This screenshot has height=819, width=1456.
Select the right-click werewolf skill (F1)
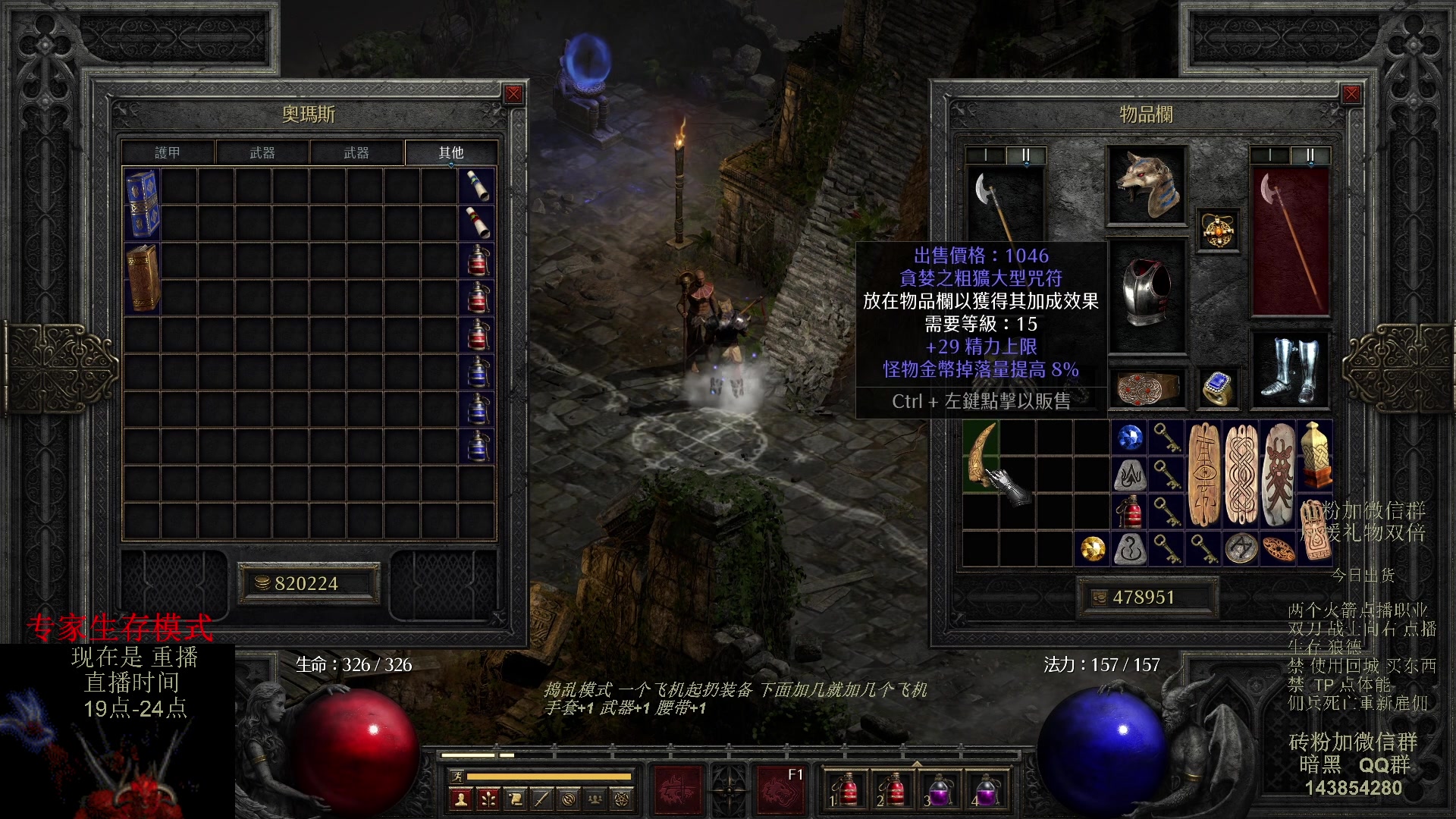click(781, 789)
